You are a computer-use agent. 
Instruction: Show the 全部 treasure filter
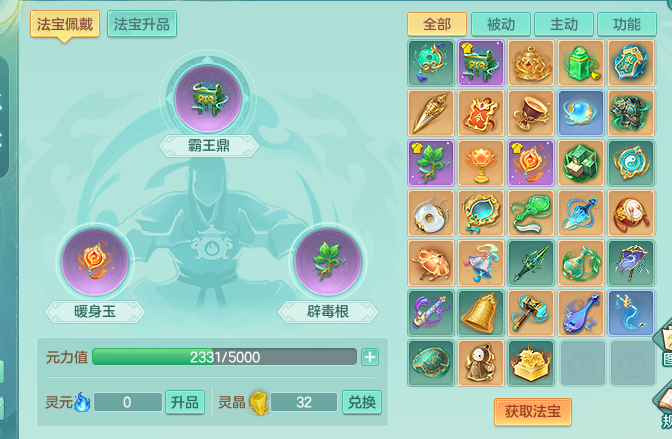pos(437,24)
